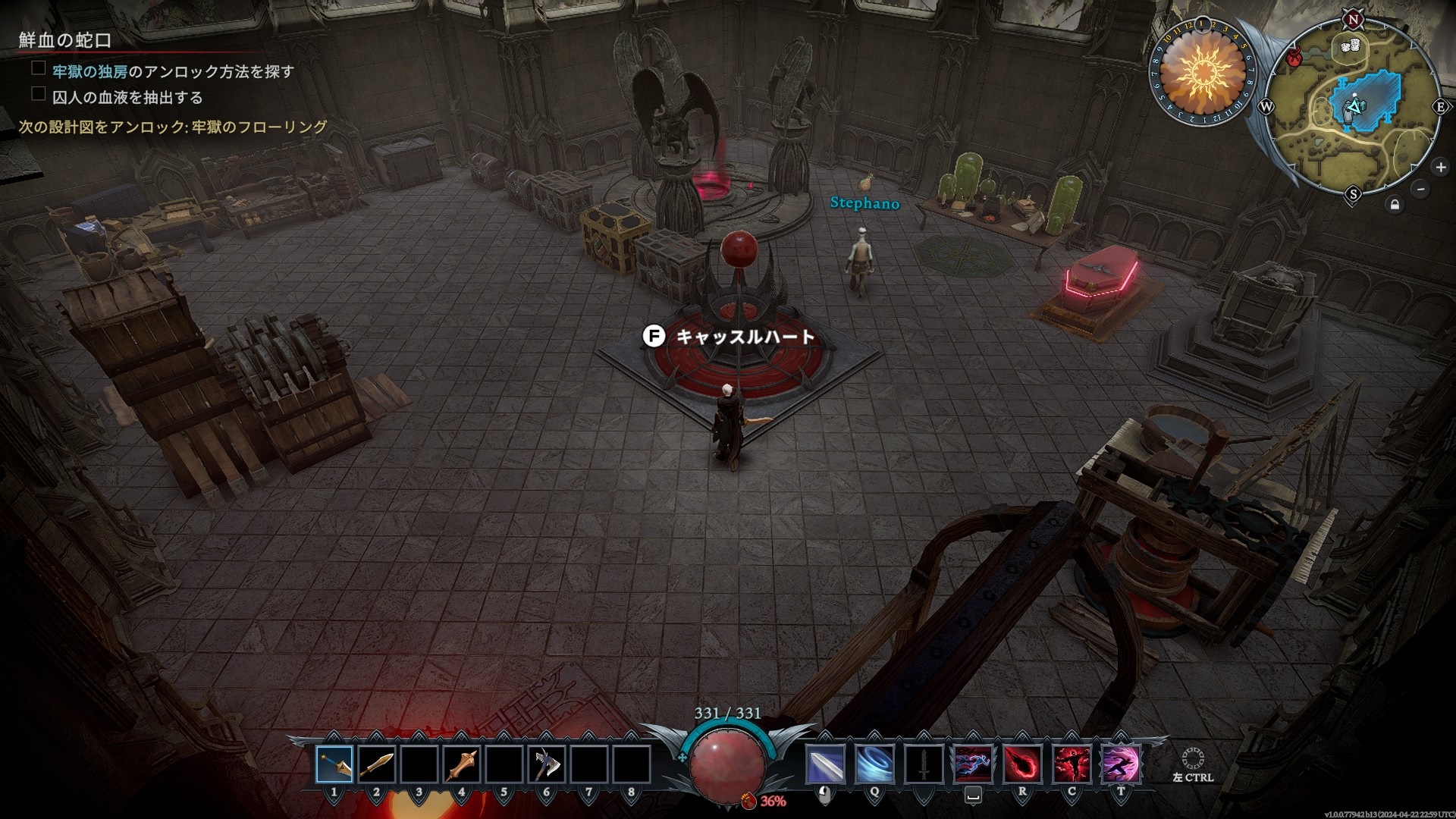Equip the golden sword in slot 2
The width and height of the screenshot is (1456, 819).
(x=377, y=764)
